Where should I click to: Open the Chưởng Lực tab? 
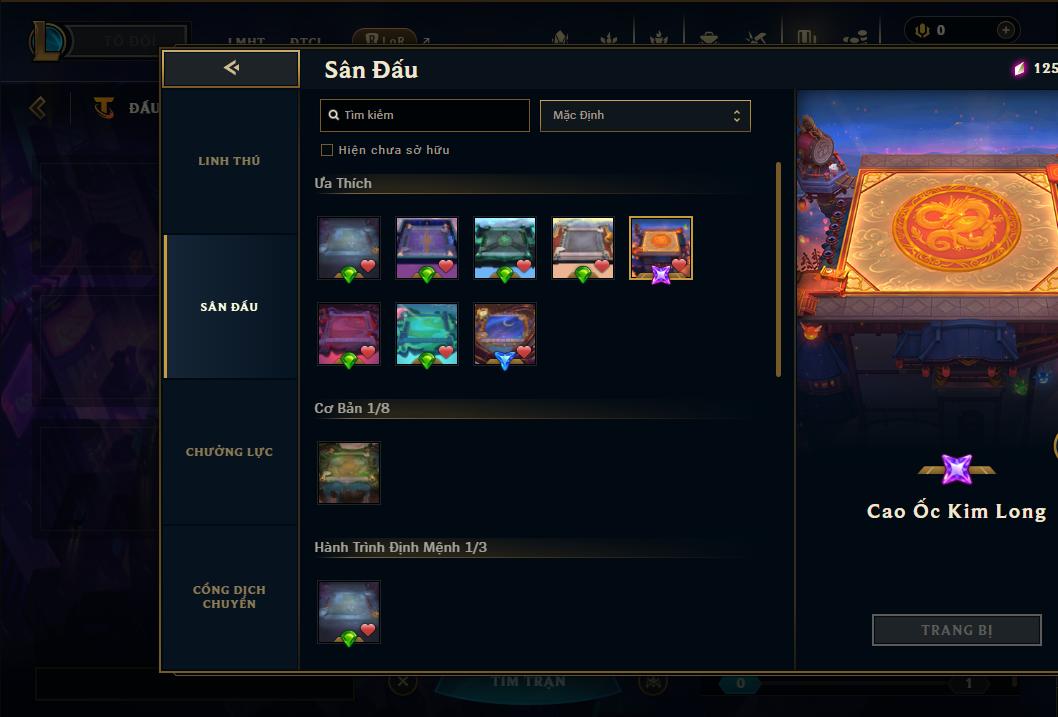click(x=229, y=452)
